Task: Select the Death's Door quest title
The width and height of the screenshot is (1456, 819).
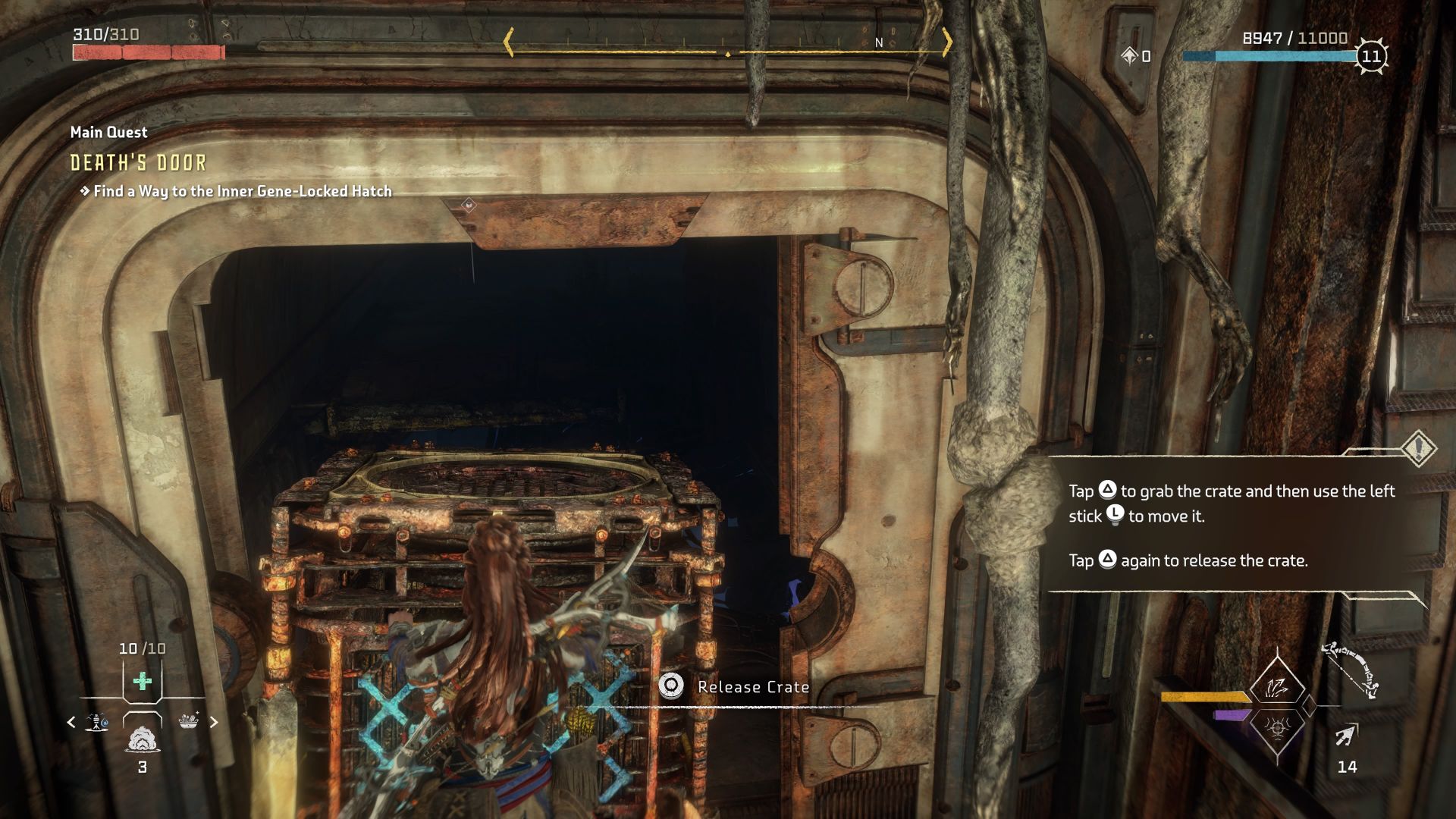Action: pos(136,162)
